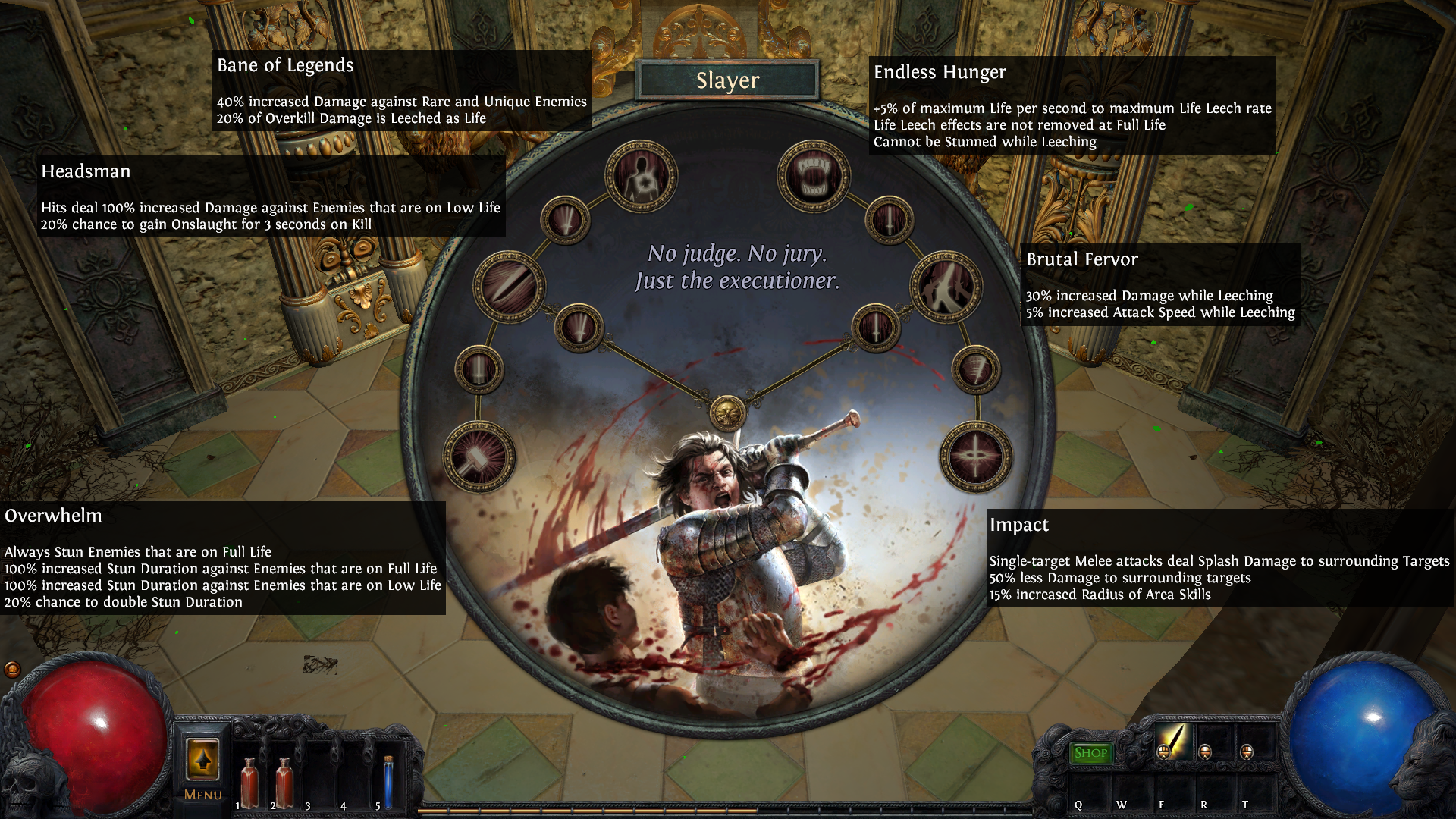The width and height of the screenshot is (1456, 819).
Task: Pick the Brutal Fervor passive node
Action: click(x=946, y=287)
